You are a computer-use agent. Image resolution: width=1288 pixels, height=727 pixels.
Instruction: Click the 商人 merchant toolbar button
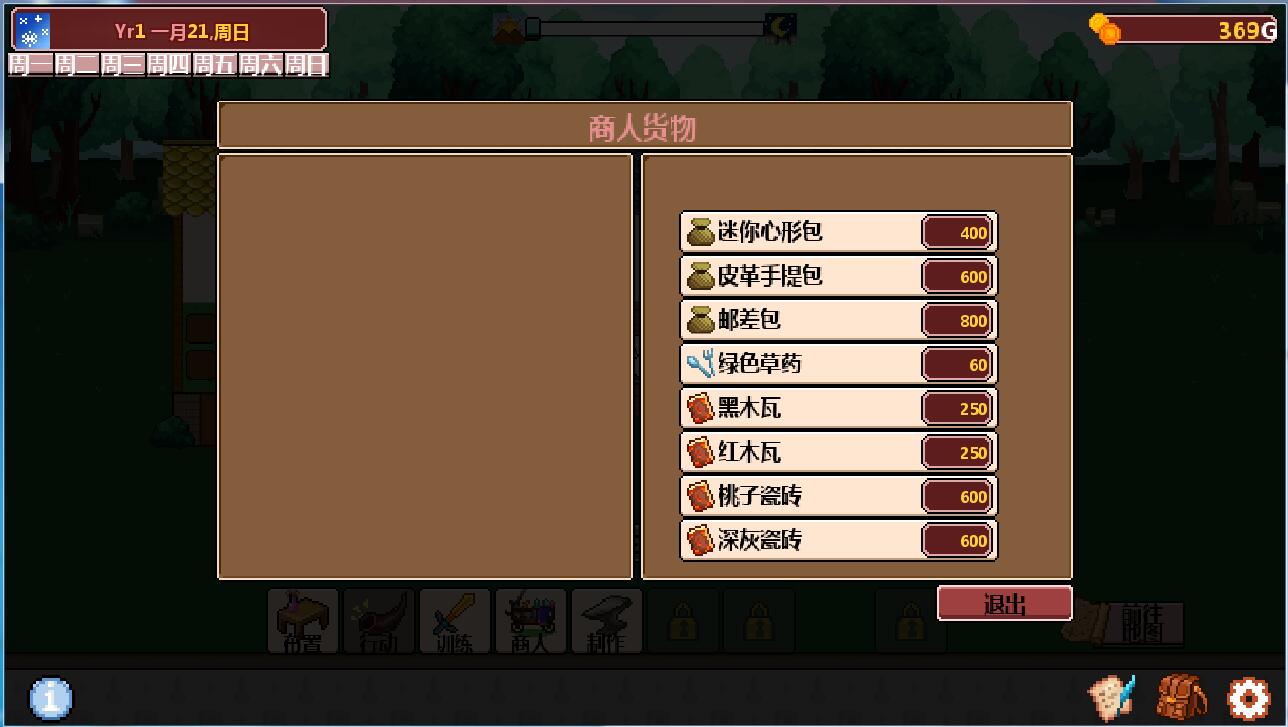coord(531,621)
